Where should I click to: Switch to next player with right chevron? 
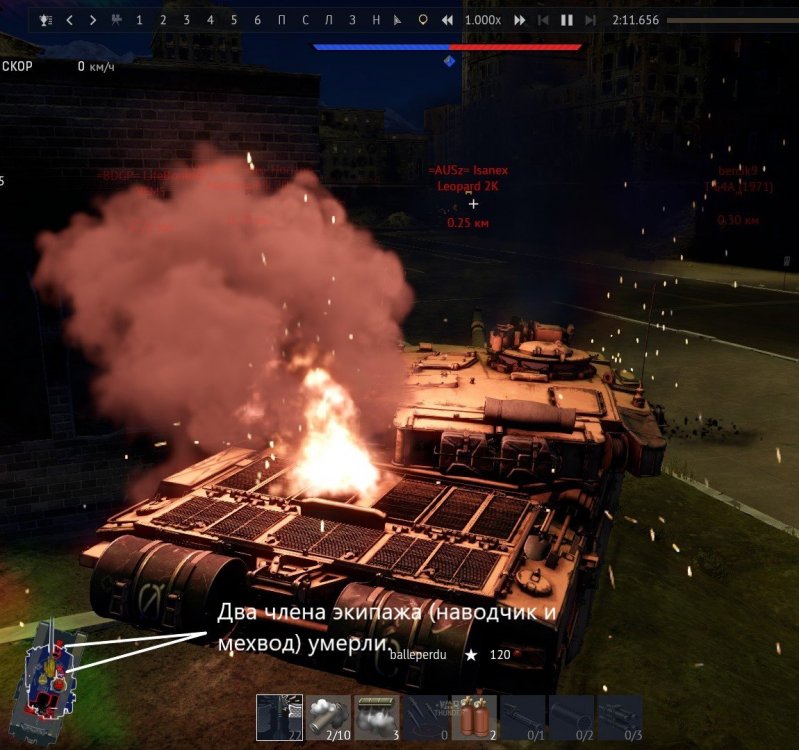(x=93, y=19)
